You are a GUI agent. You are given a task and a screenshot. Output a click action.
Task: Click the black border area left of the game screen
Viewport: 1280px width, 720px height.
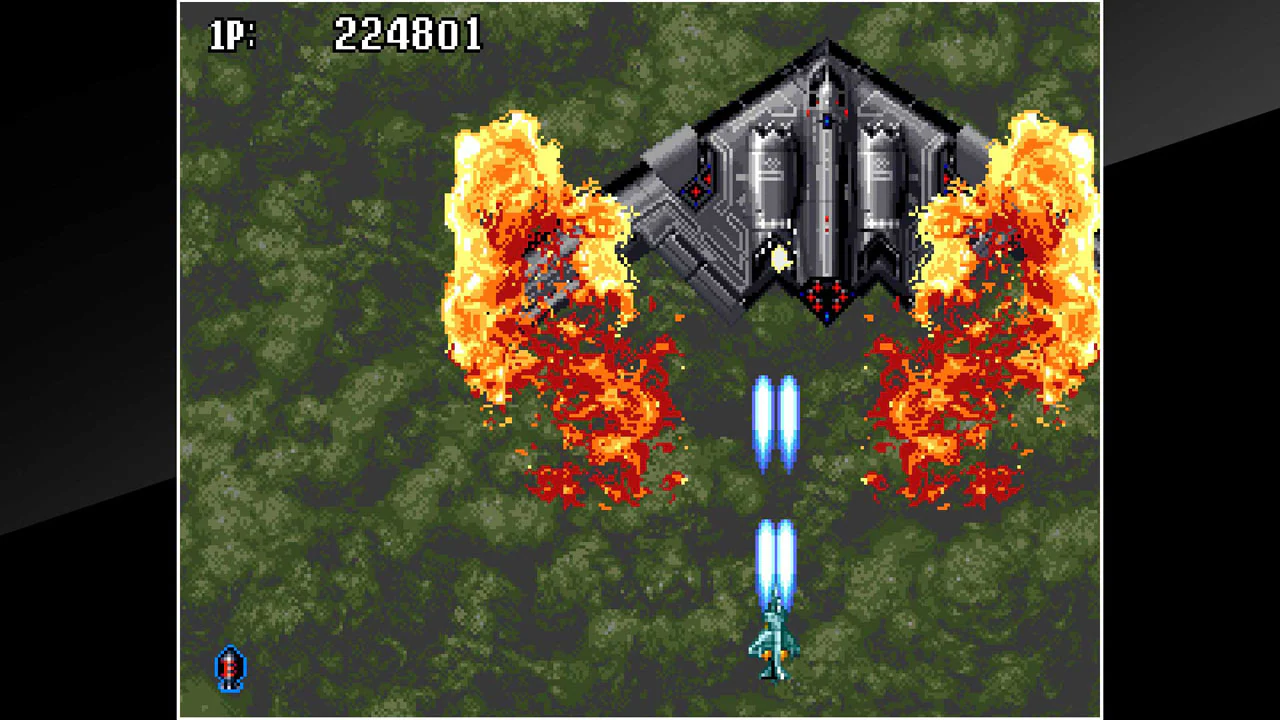point(90,360)
